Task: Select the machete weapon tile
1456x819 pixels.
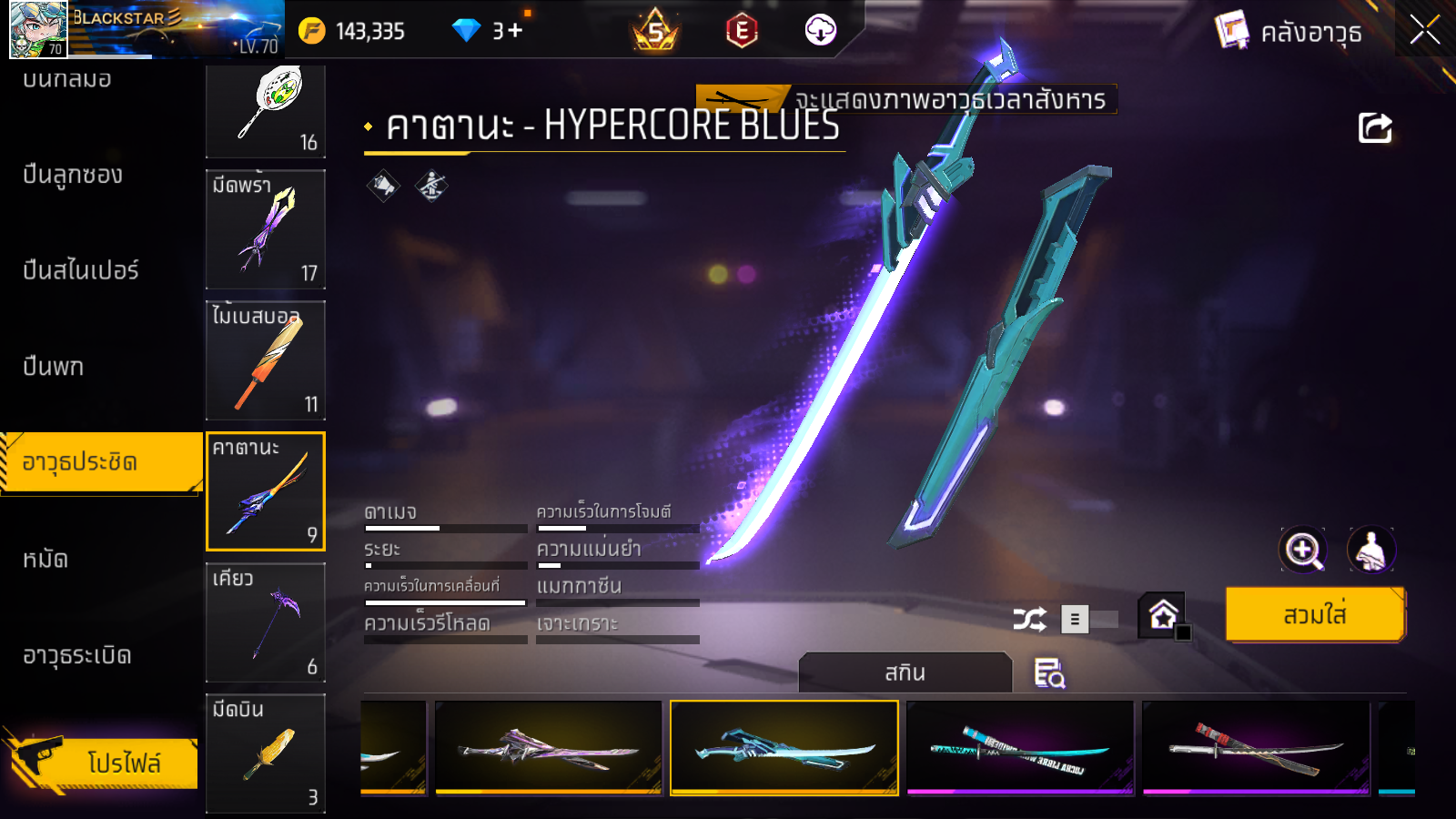Action: tap(266, 229)
